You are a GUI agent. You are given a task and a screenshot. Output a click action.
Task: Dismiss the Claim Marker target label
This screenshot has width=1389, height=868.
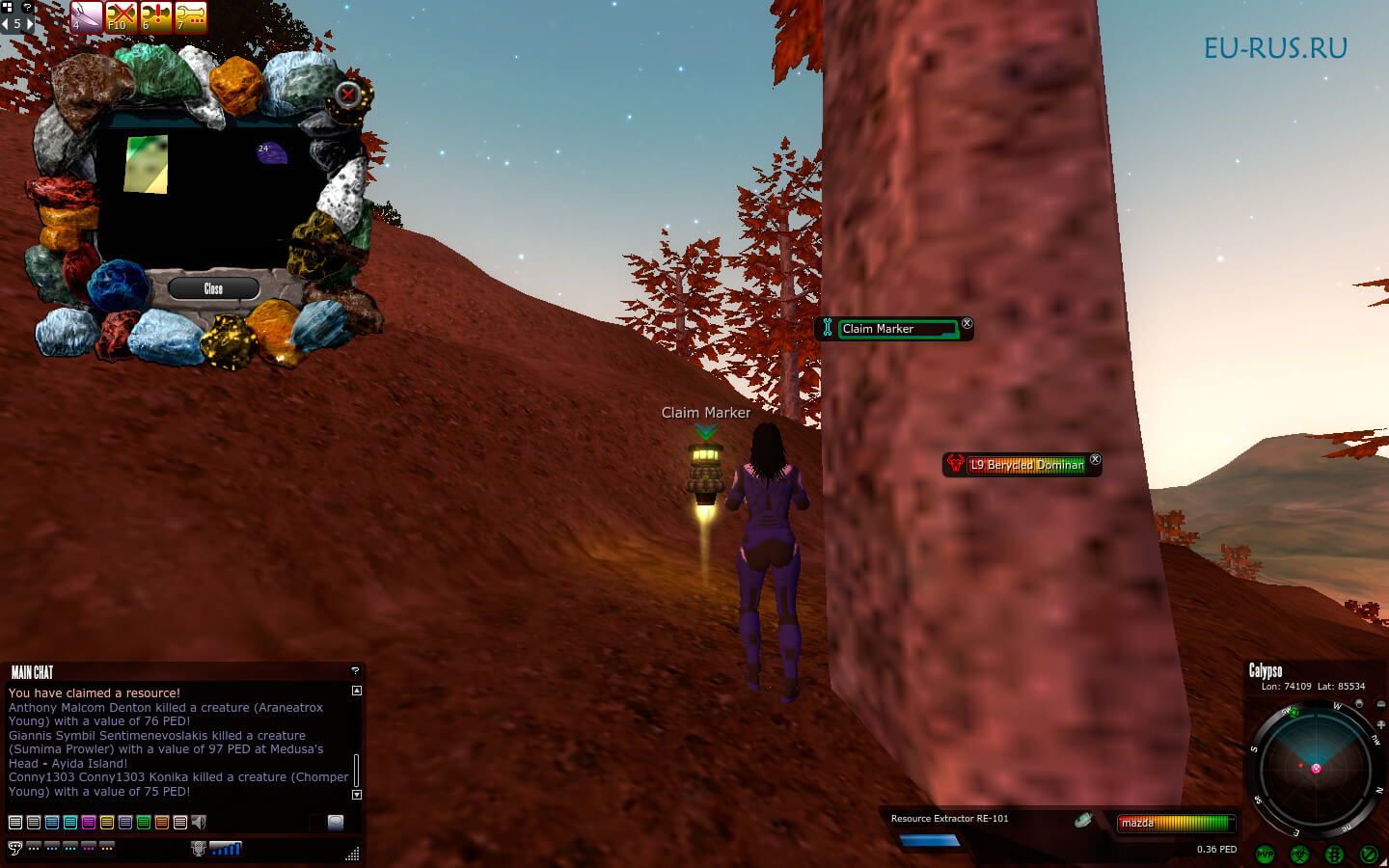(x=967, y=324)
